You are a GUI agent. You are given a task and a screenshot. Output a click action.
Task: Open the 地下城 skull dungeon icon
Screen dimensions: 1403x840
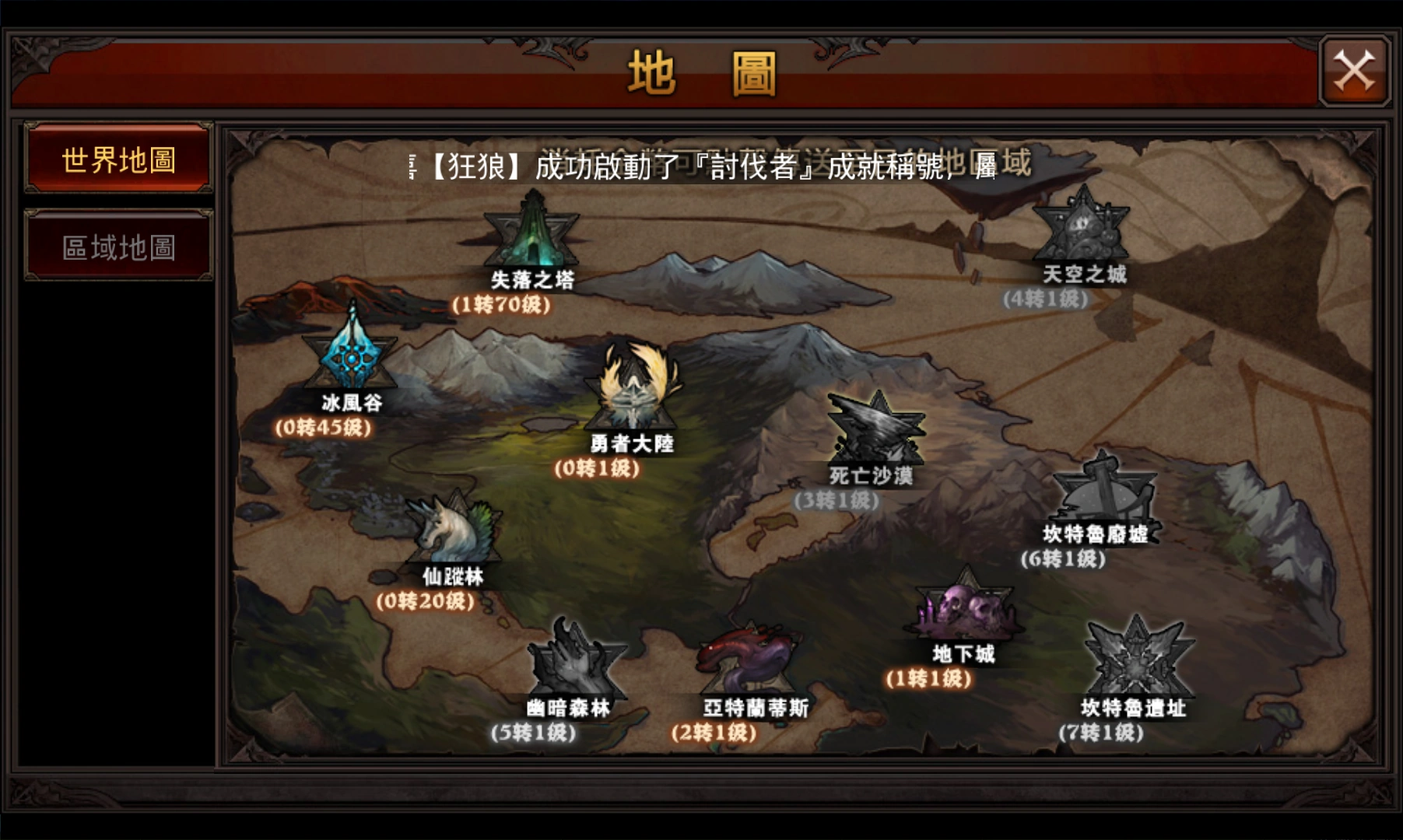click(965, 611)
